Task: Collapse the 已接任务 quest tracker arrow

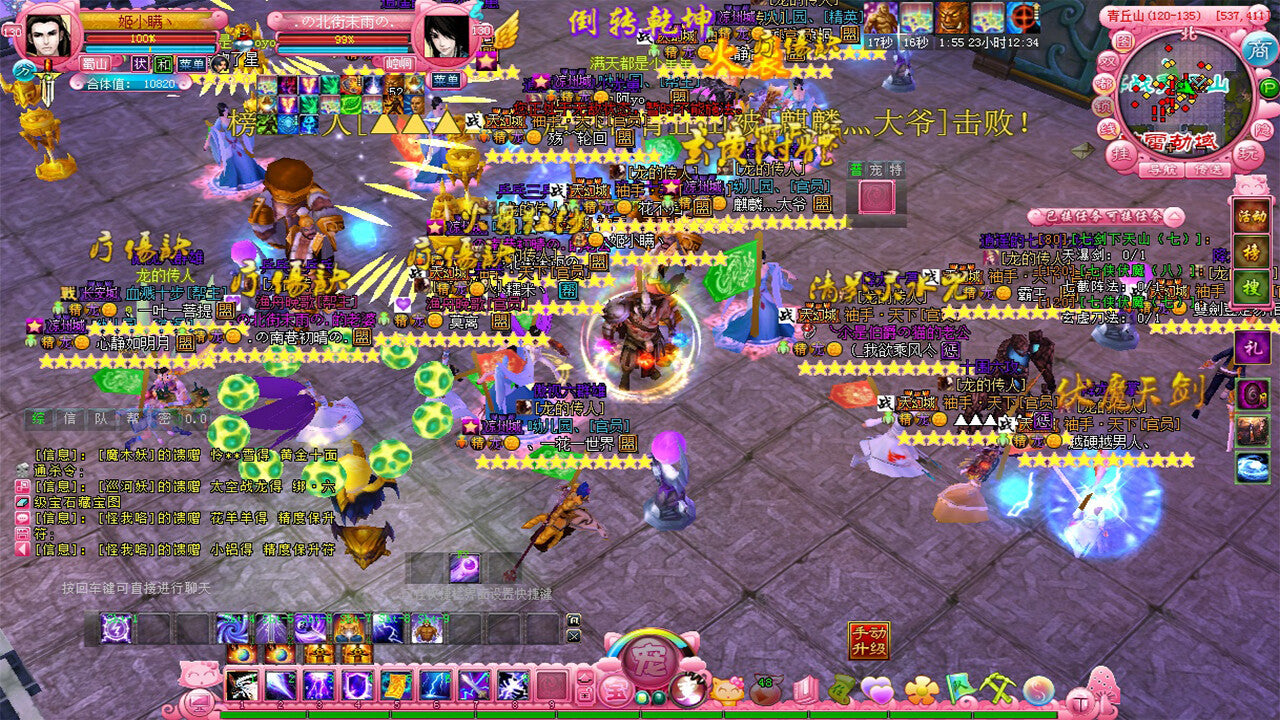Action: click(1173, 217)
